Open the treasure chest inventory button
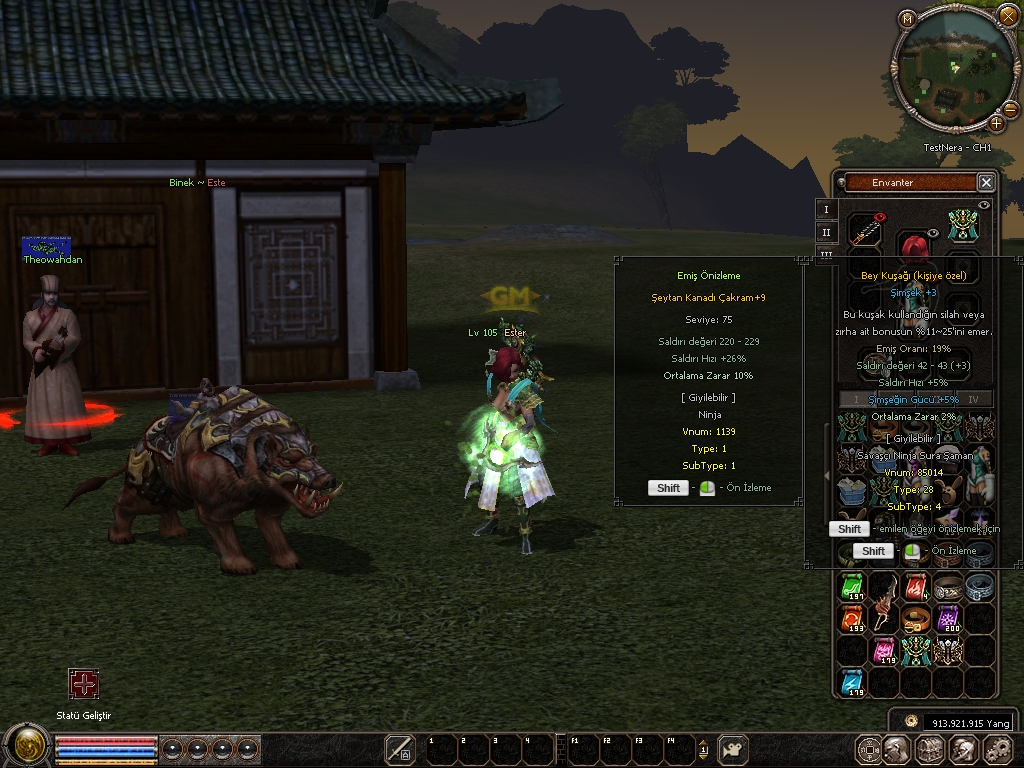1024x768 pixels. [931, 749]
